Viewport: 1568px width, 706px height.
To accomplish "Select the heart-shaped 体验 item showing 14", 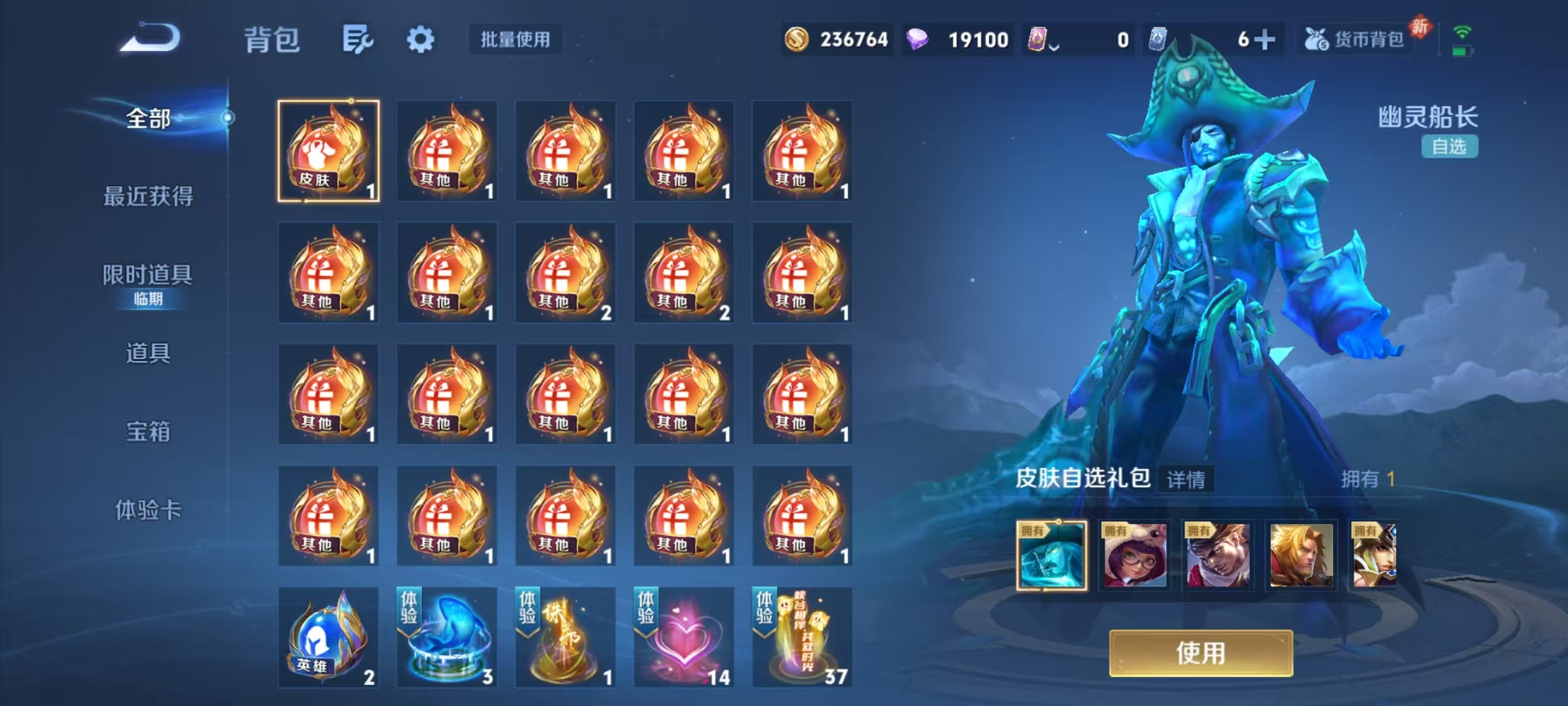I will tap(683, 637).
